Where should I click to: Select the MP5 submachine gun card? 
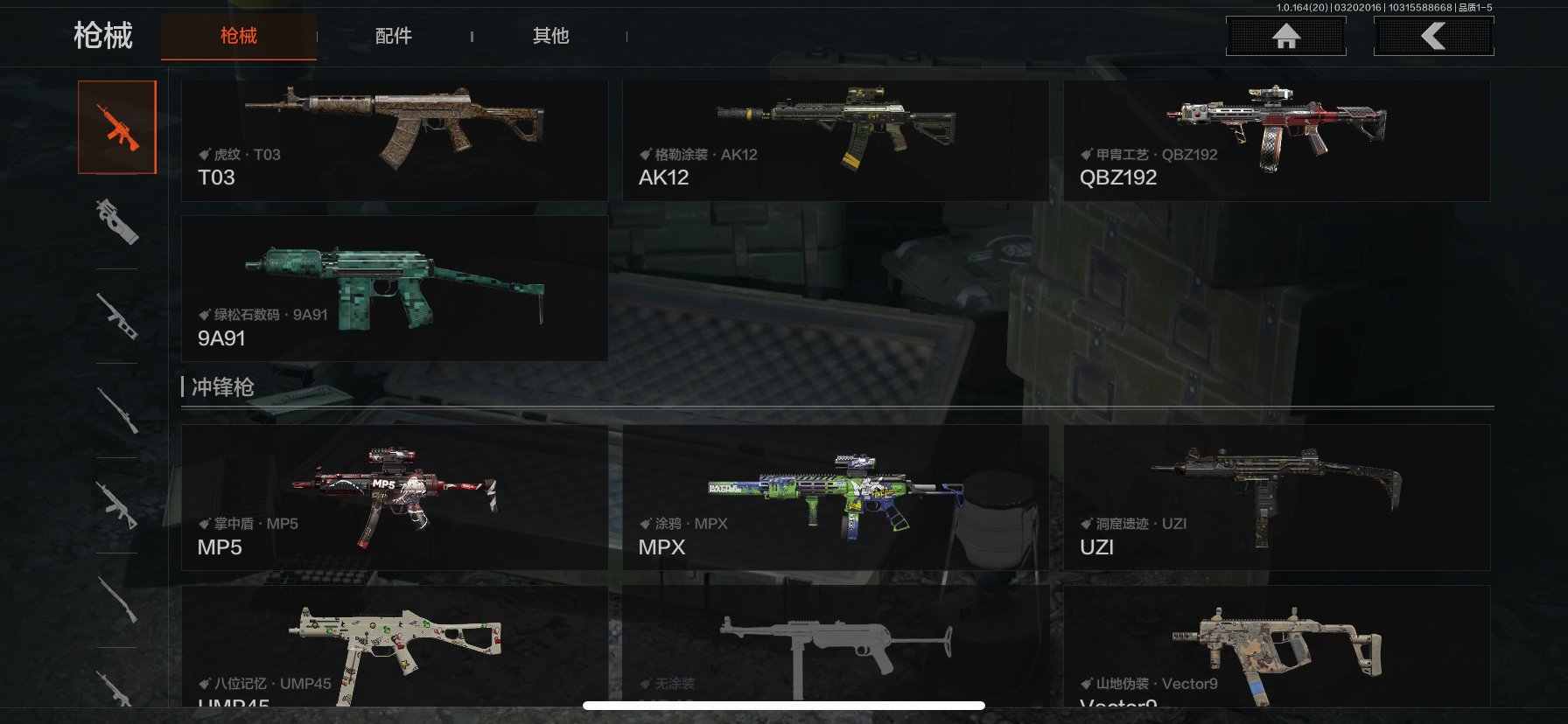(x=394, y=498)
